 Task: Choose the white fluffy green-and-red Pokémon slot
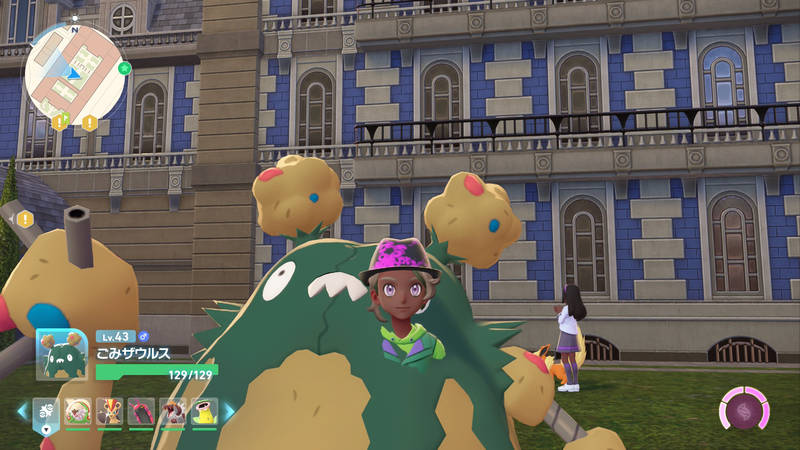[78, 411]
